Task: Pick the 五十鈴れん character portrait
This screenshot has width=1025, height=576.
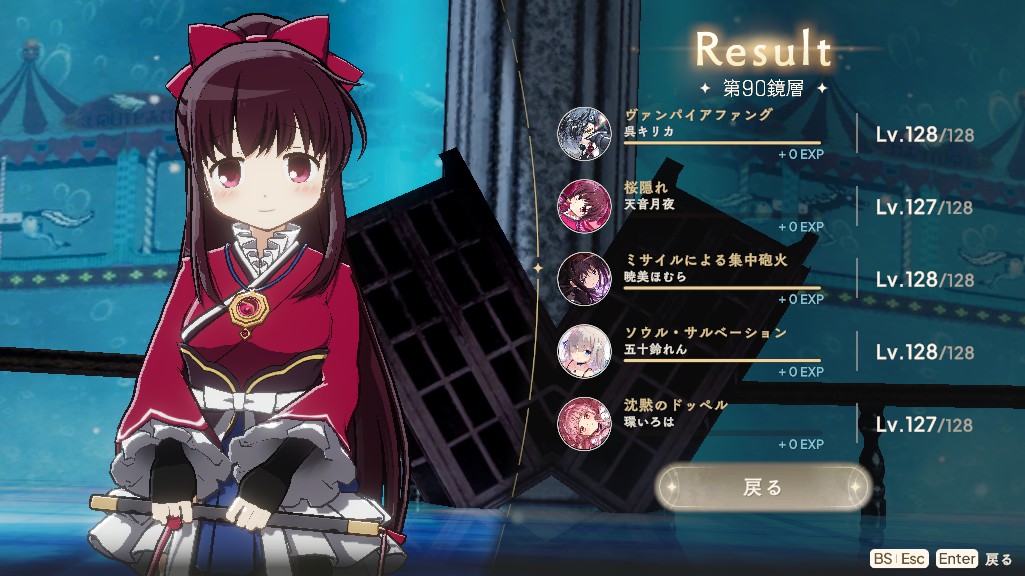Action: pos(582,350)
